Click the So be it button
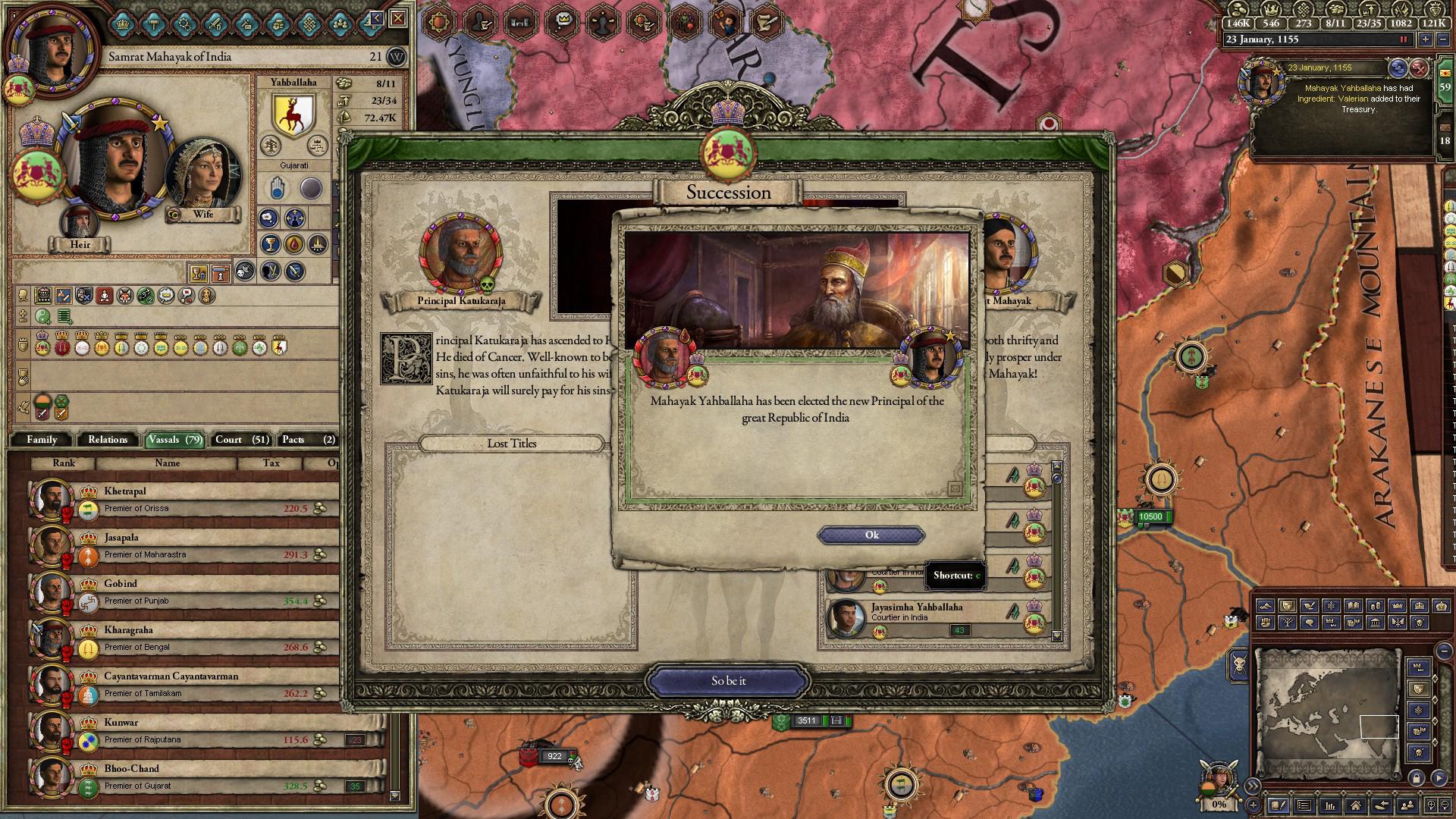This screenshot has height=819, width=1456. pyautogui.click(x=728, y=681)
